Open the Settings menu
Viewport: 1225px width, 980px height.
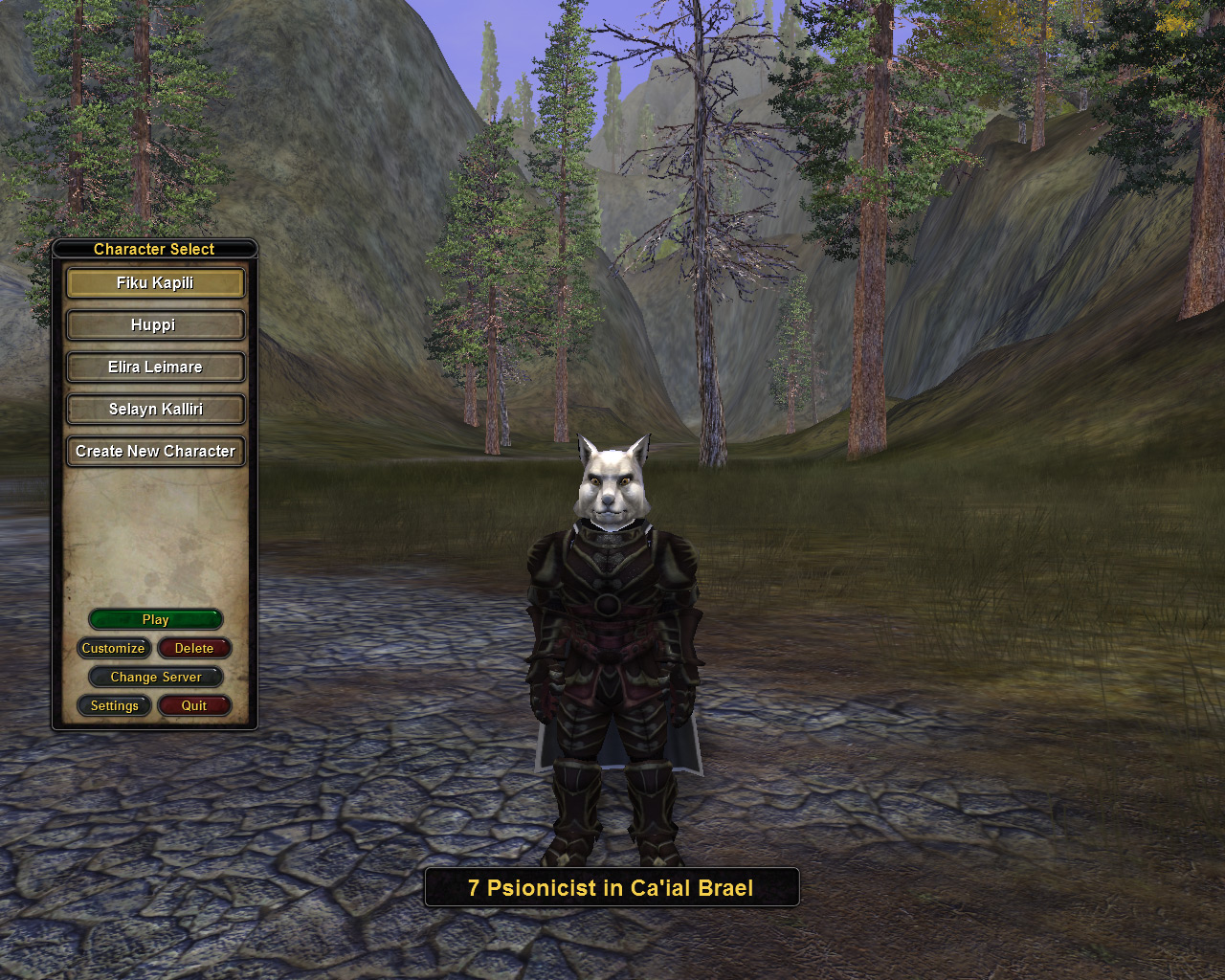click(114, 706)
